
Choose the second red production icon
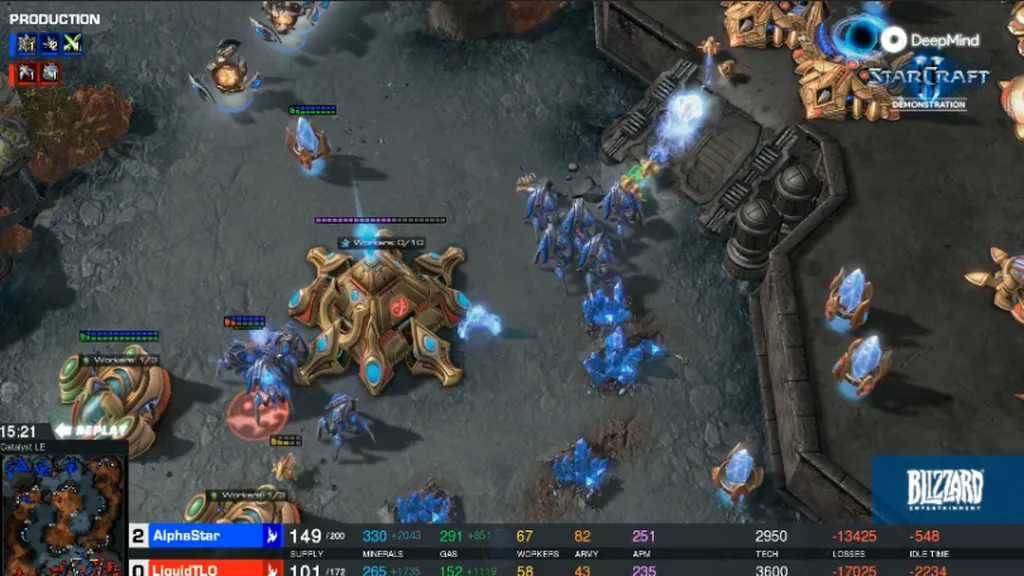(x=49, y=73)
